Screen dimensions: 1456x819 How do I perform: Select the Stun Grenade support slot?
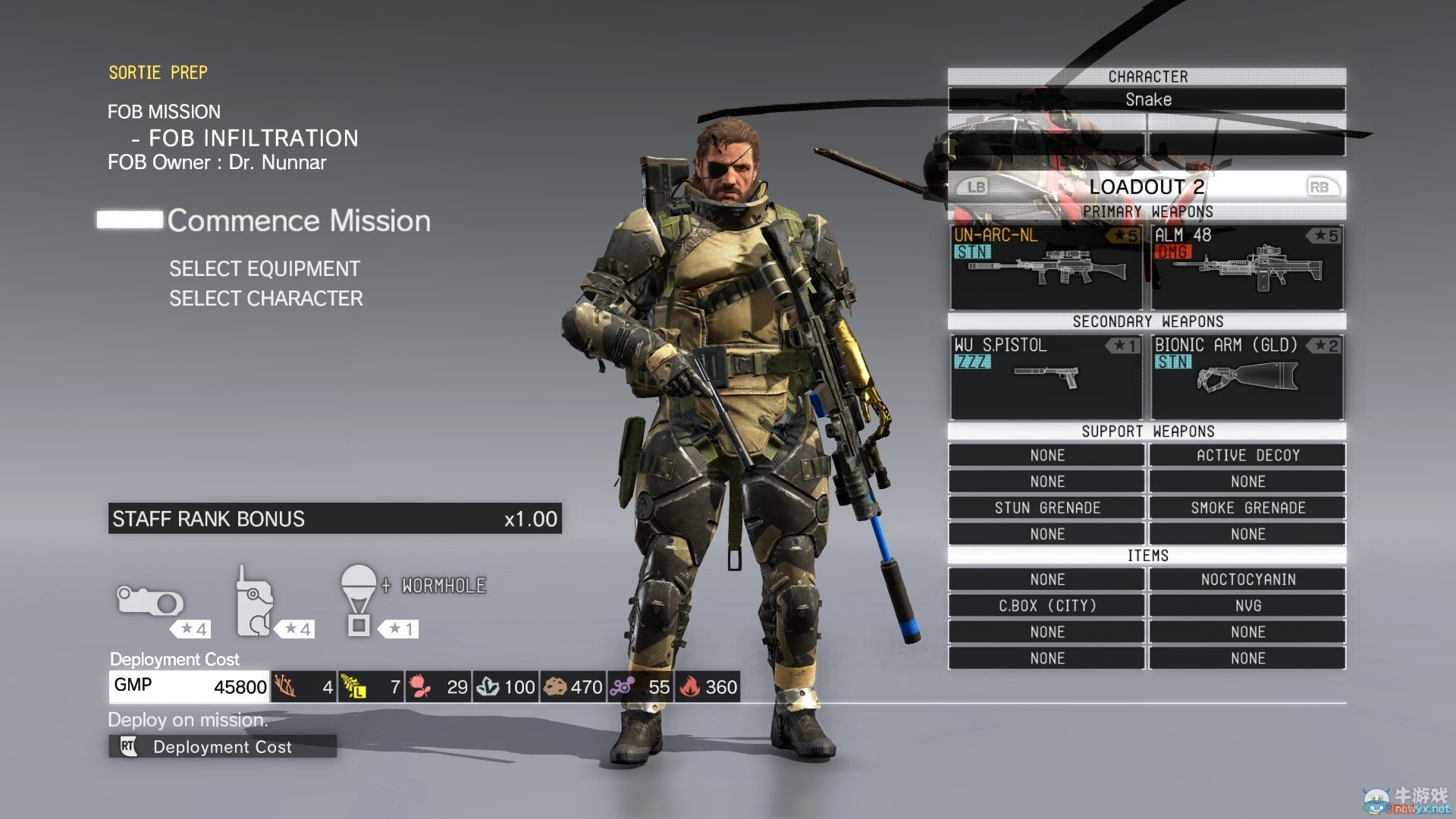click(x=1046, y=508)
